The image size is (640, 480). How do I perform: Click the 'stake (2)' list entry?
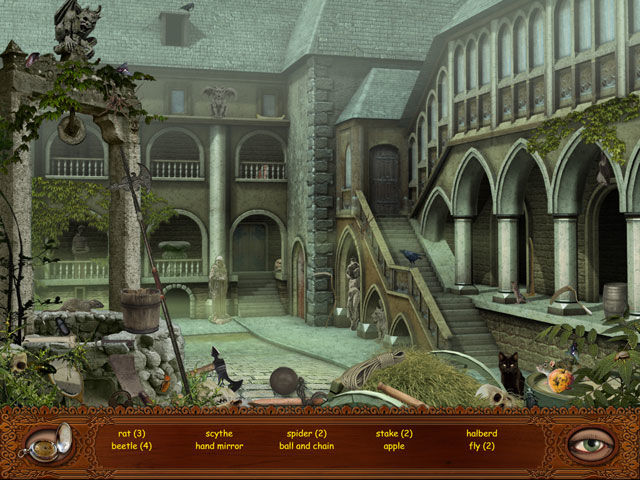pyautogui.click(x=394, y=433)
